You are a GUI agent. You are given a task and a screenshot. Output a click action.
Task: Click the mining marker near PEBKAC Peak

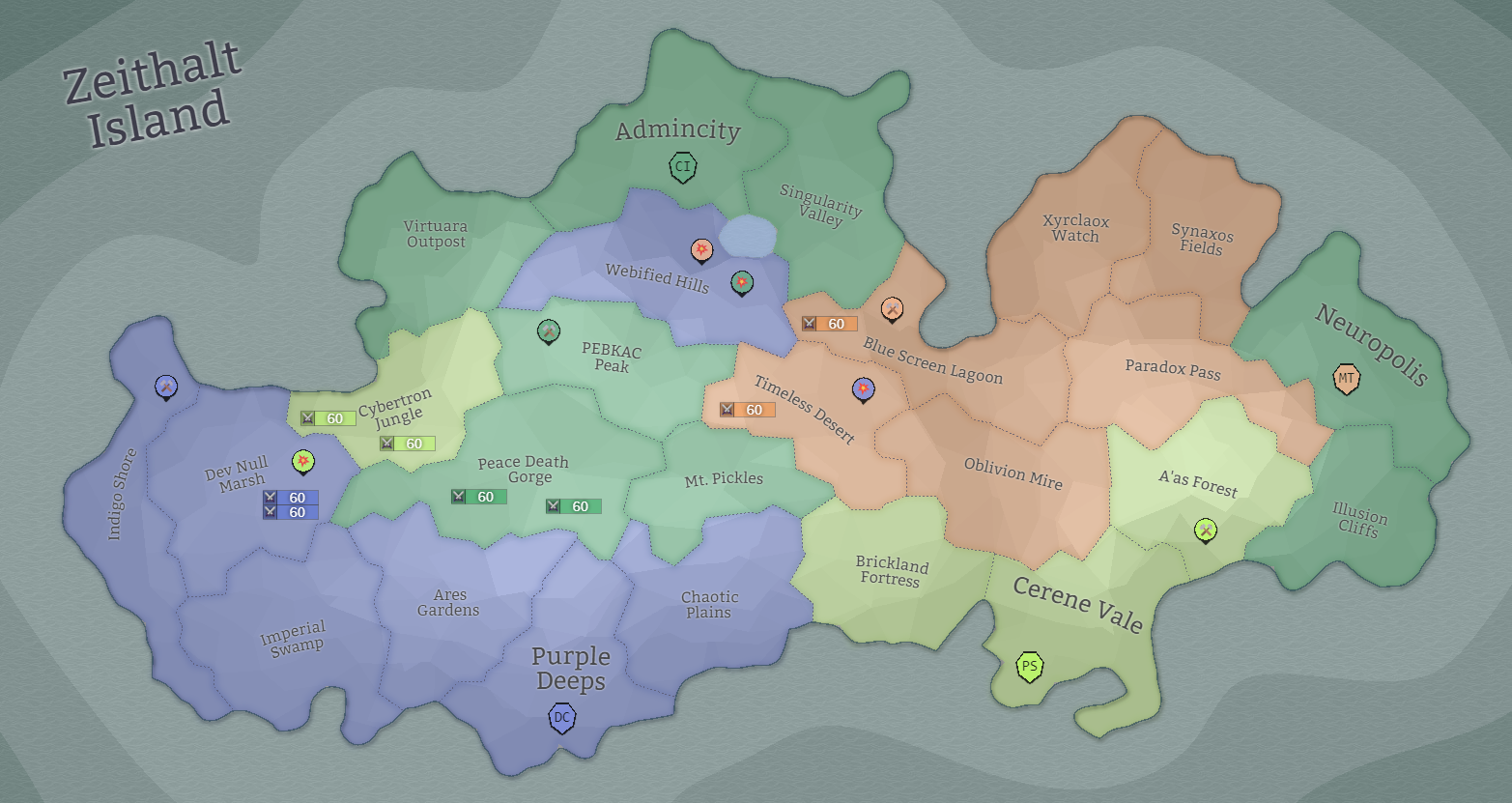[x=547, y=330]
